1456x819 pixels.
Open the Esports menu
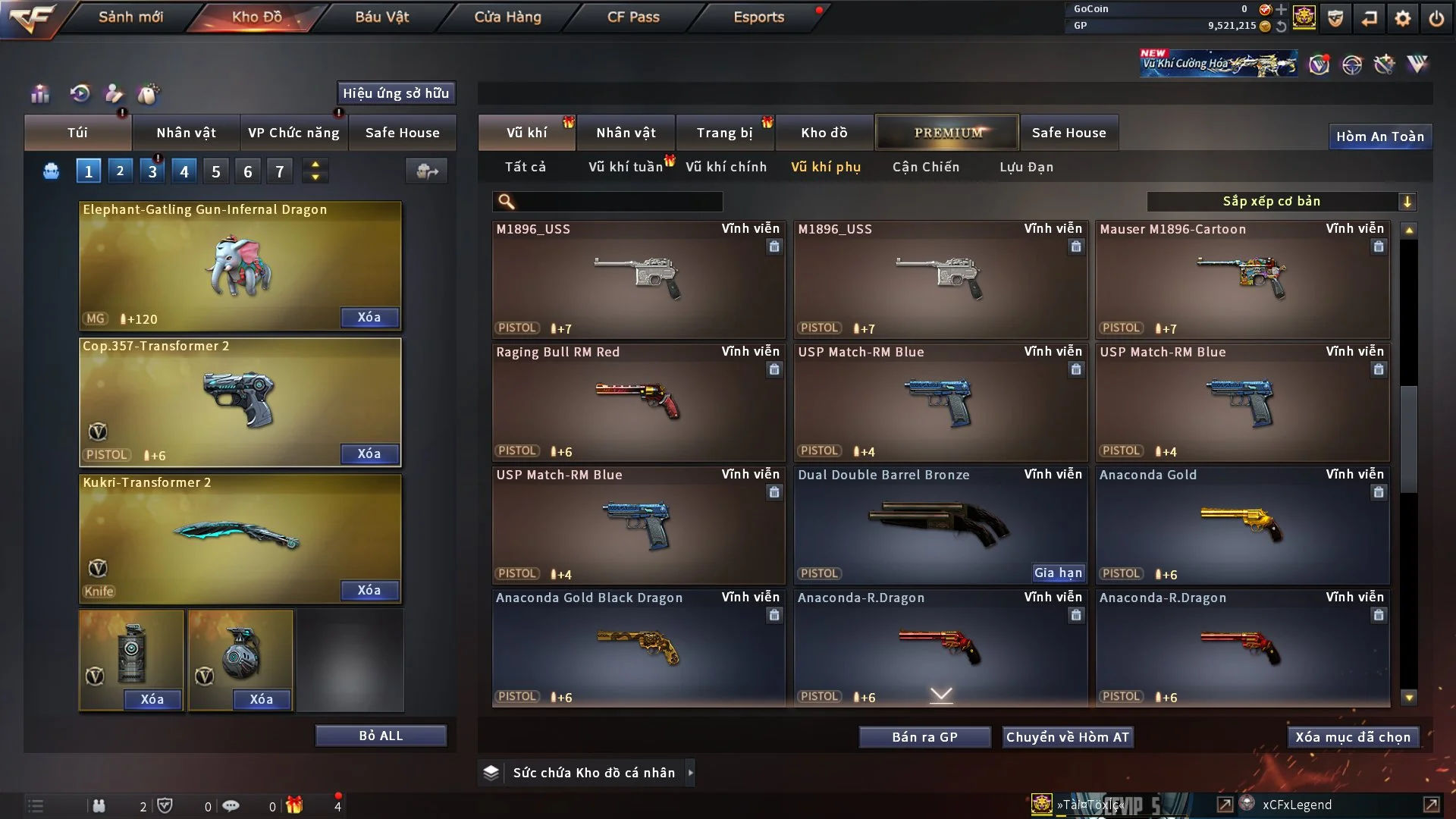click(x=758, y=17)
